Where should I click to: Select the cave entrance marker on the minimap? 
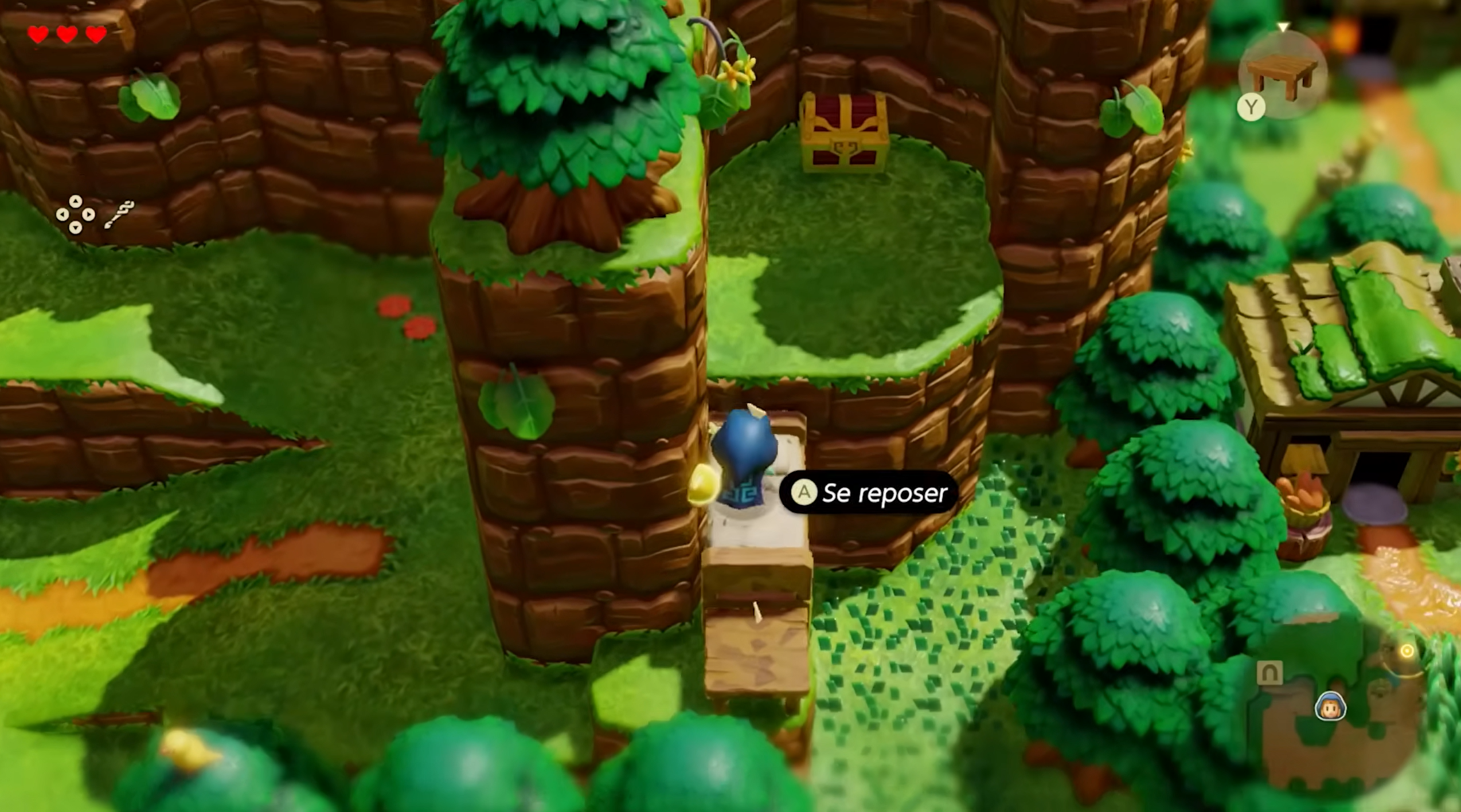pos(1269,673)
